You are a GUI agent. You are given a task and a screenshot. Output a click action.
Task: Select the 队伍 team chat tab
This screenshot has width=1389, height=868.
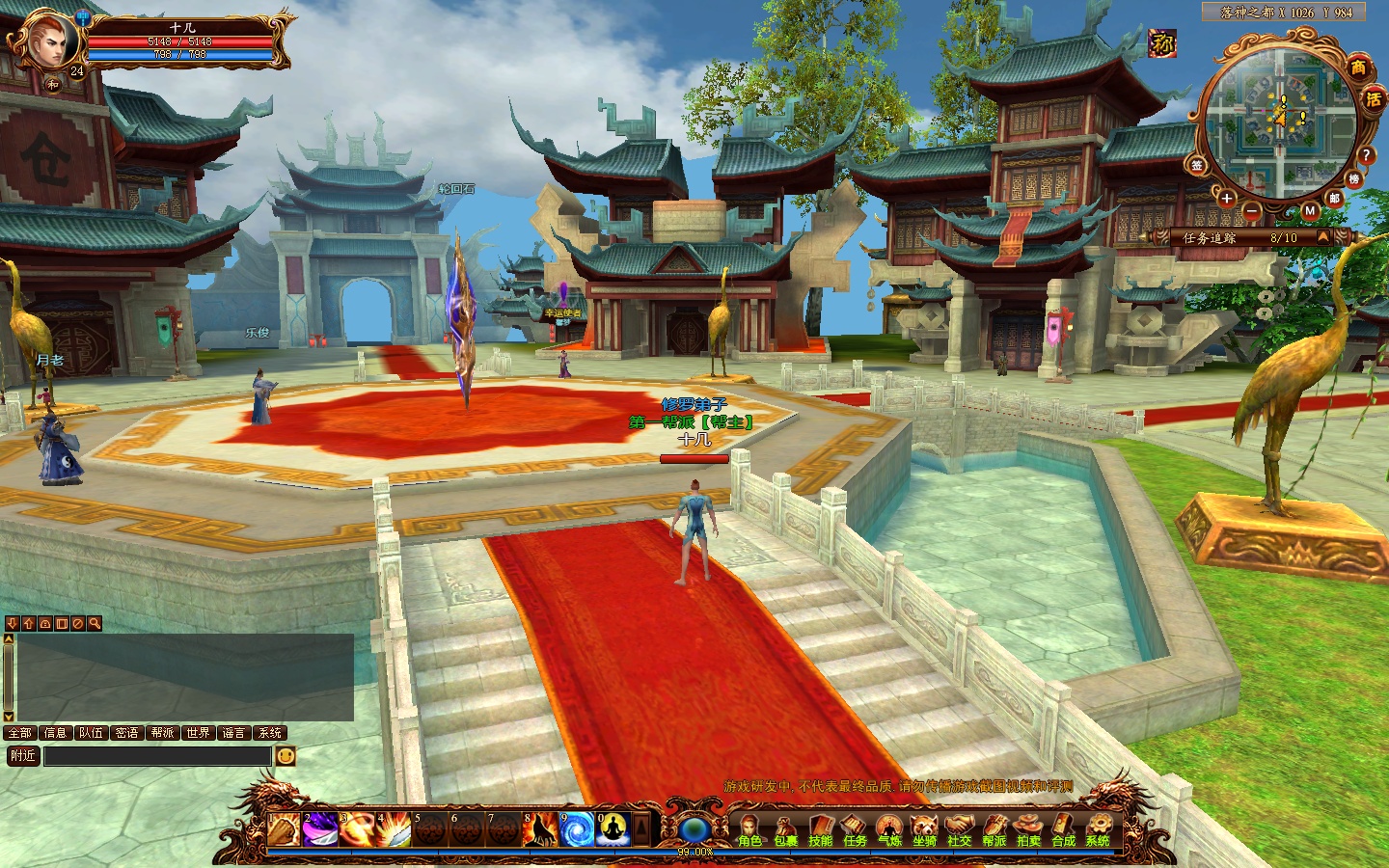[x=91, y=733]
